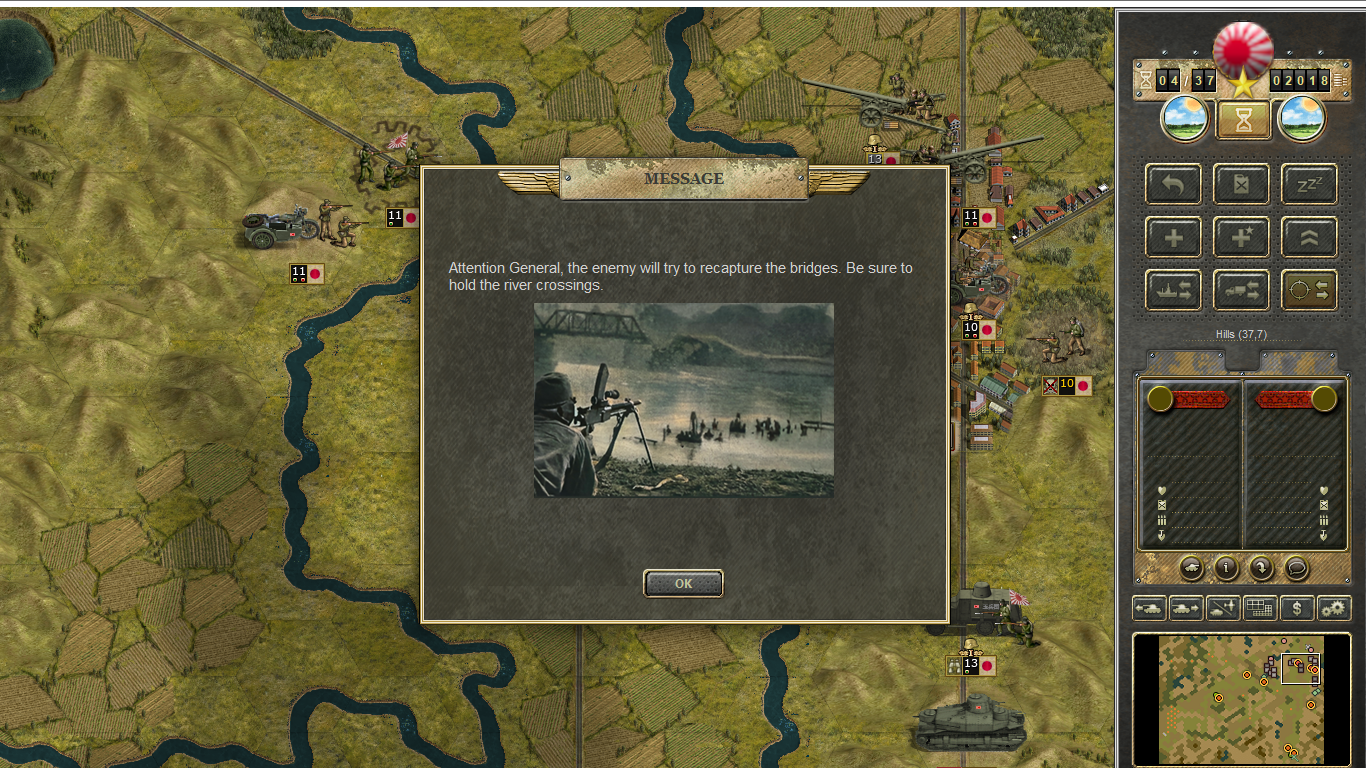Image resolution: width=1366 pixels, height=768 pixels.
Task: Toggle the crosshair switch mode button
Action: (1309, 290)
